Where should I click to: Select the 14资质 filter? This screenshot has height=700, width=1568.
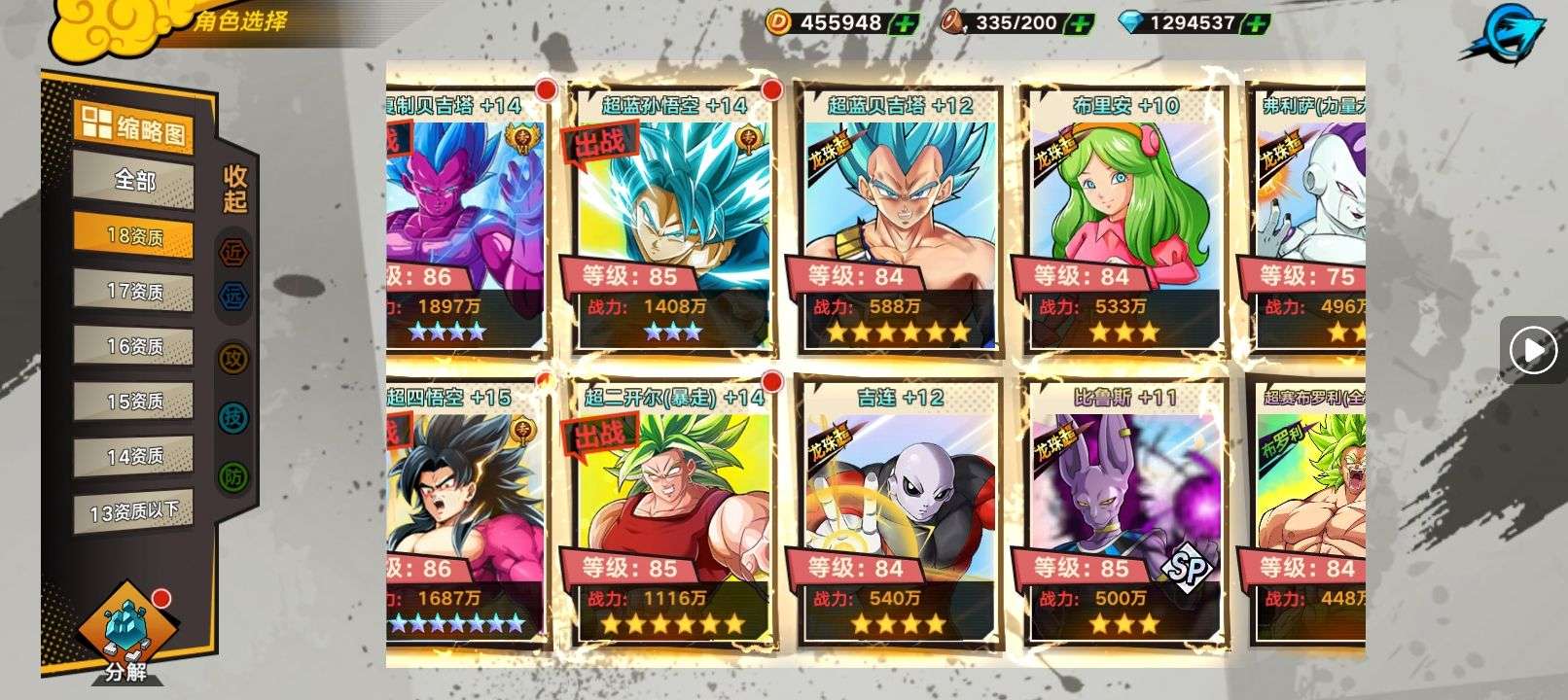point(134,455)
